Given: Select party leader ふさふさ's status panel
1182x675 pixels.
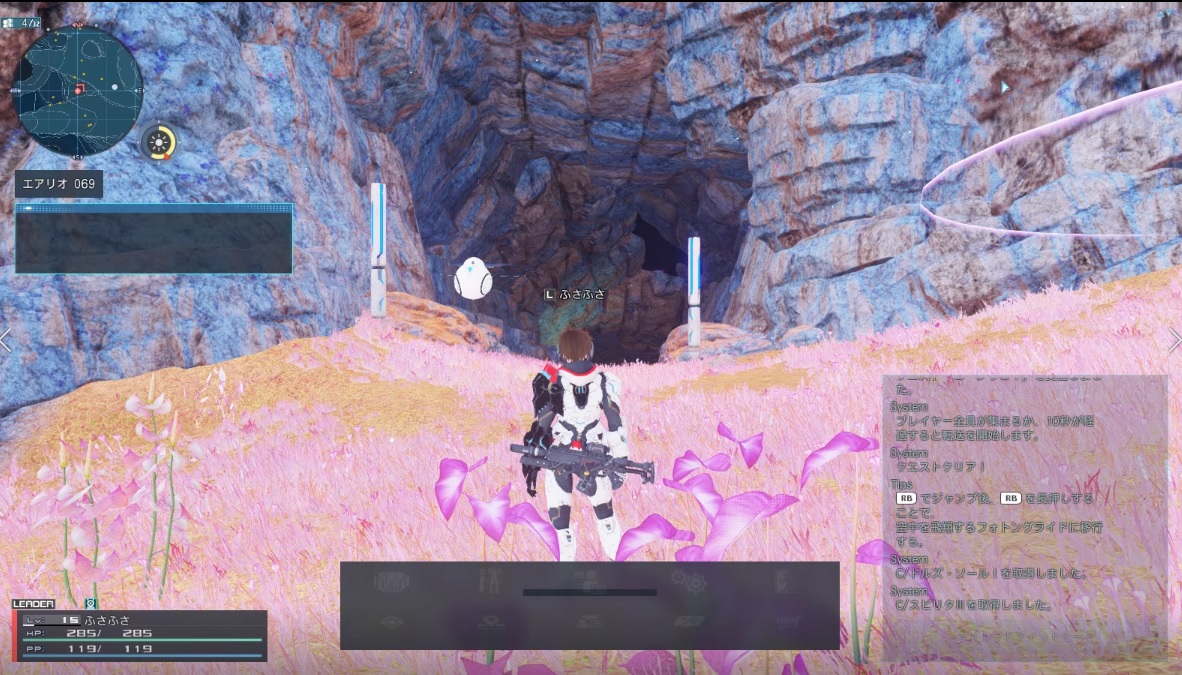Looking at the screenshot, I should pos(140,635).
